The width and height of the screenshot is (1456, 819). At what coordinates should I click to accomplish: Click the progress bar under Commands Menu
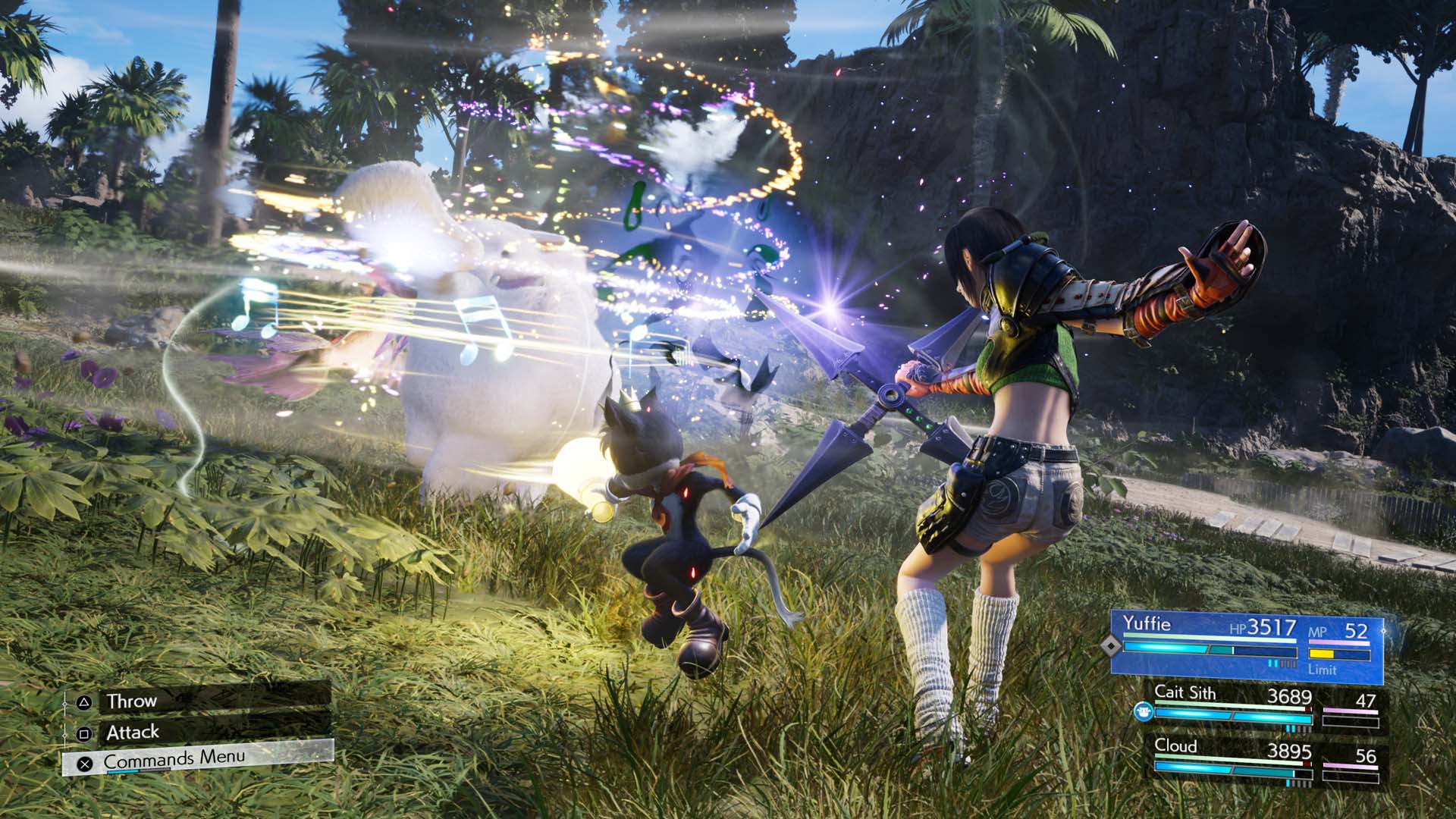pos(139,770)
